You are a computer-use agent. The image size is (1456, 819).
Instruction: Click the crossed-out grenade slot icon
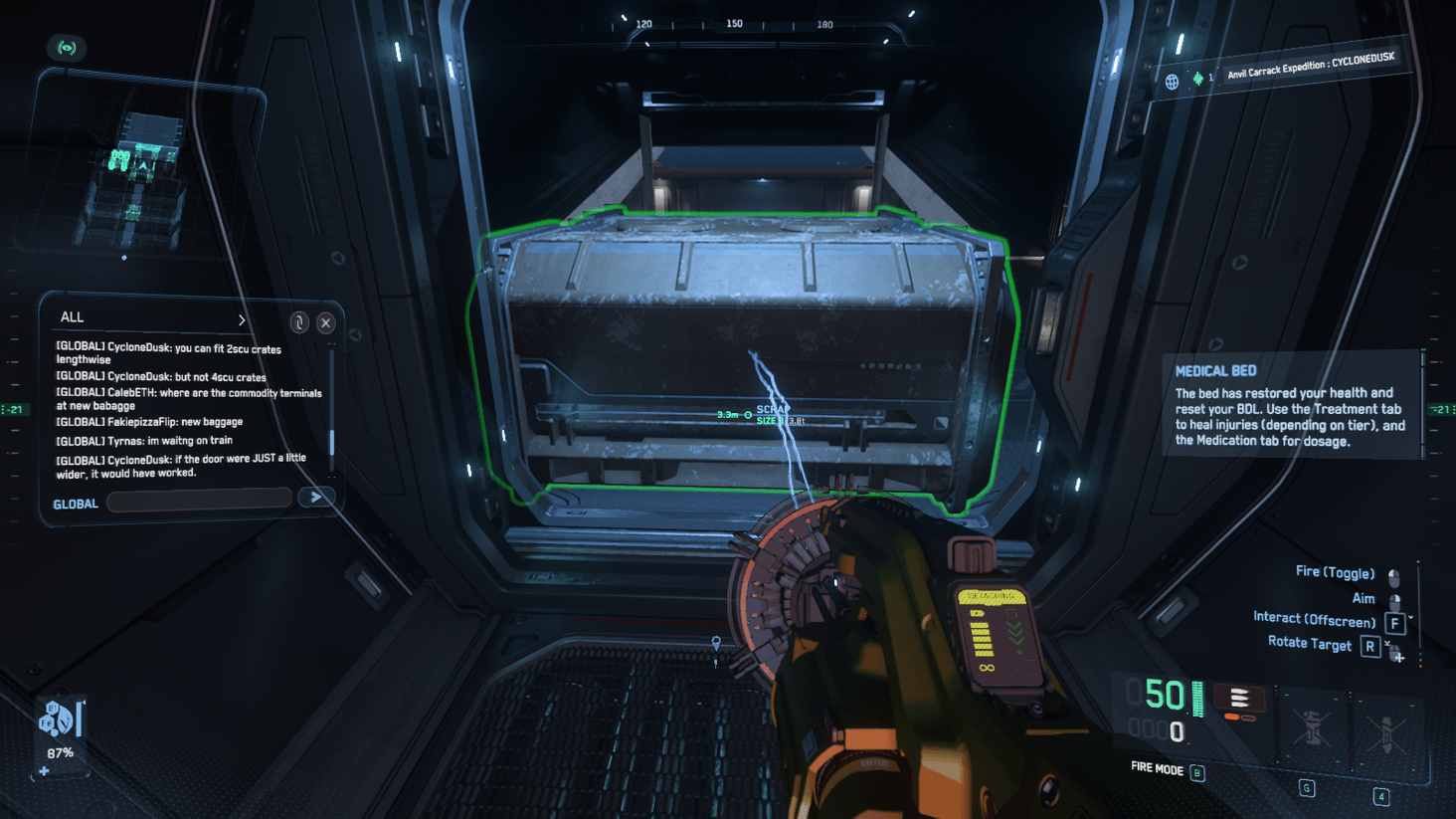pos(1313,728)
